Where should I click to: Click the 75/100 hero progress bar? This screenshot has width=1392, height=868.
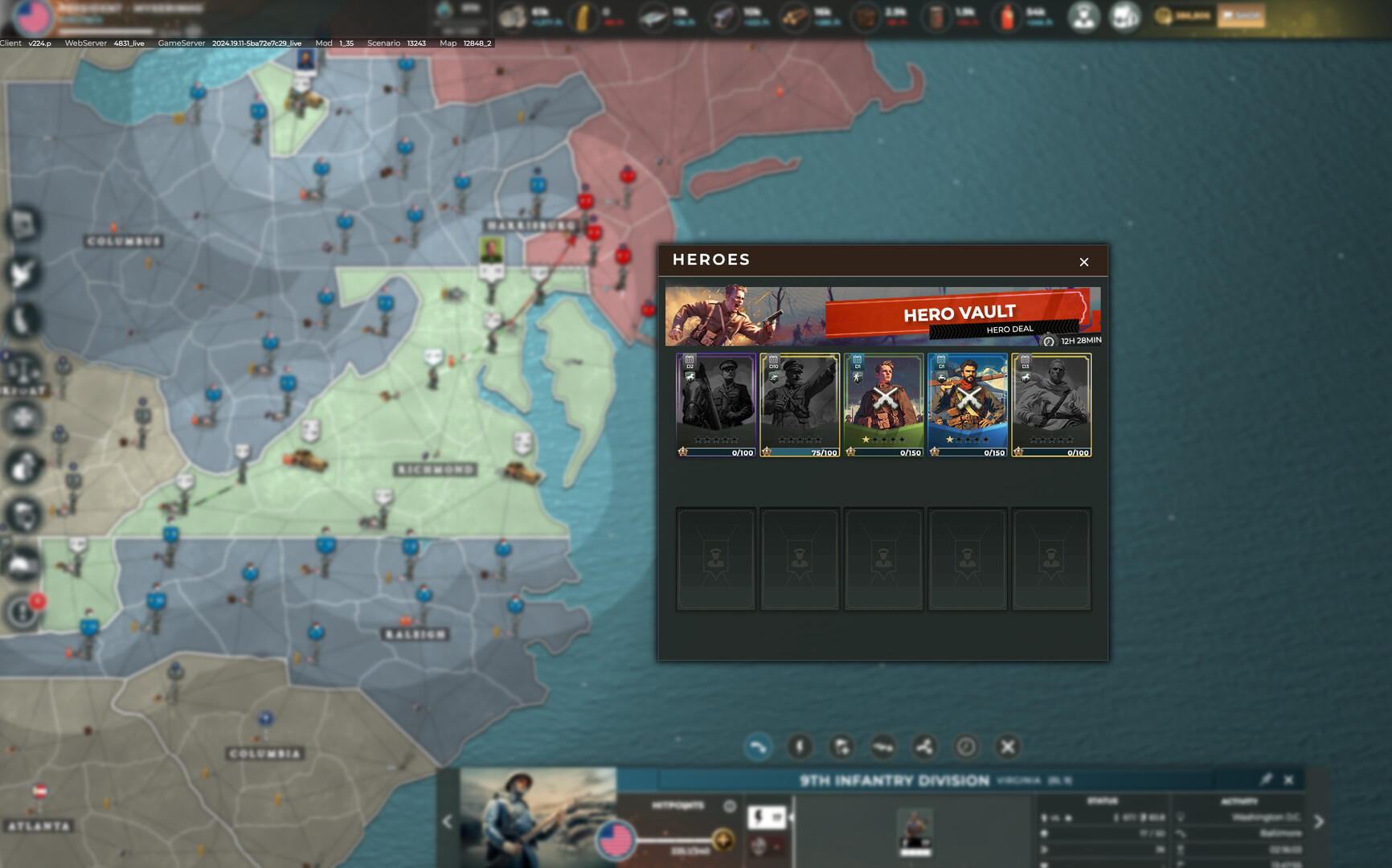point(799,452)
